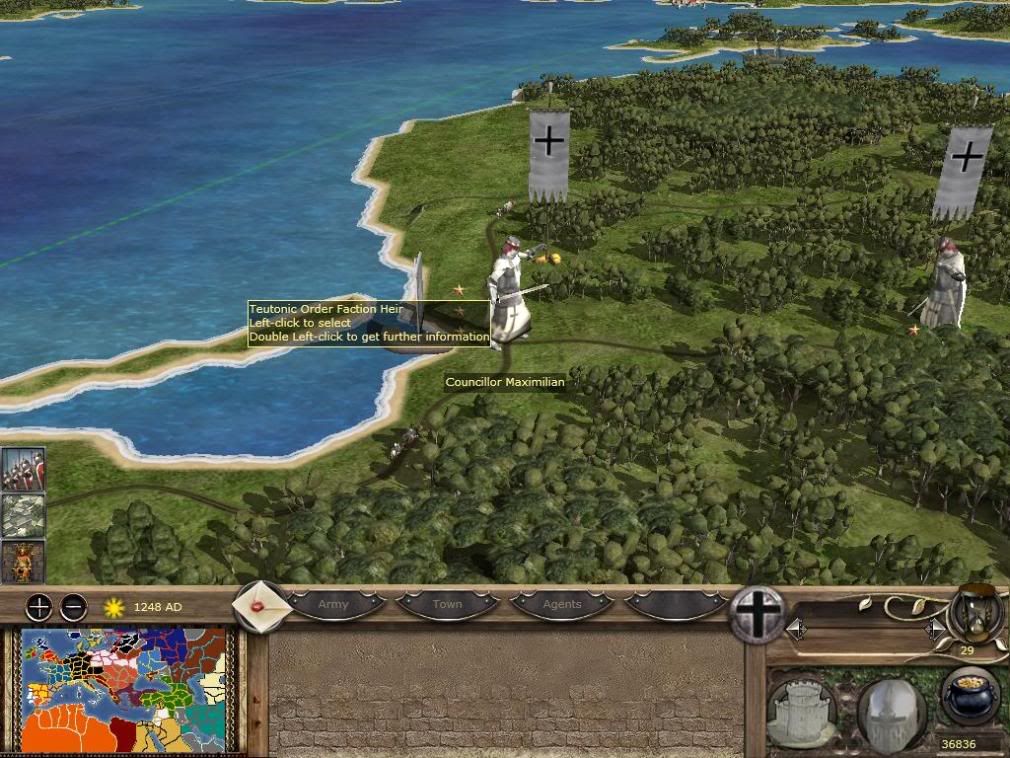
Task: Open the wax-sealed letter missions scroll
Action: [x=260, y=606]
